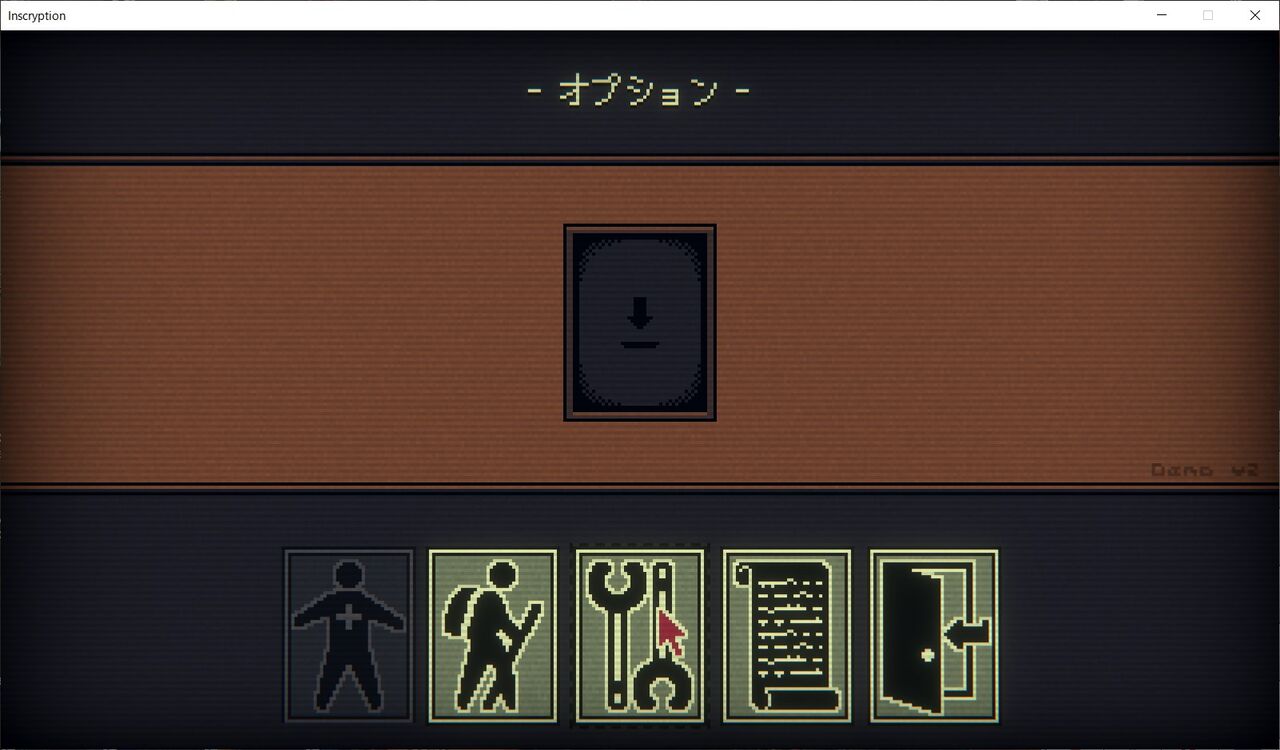Click the highlighted tools icon with dashed border
The image size is (1280, 750).
[640, 634]
